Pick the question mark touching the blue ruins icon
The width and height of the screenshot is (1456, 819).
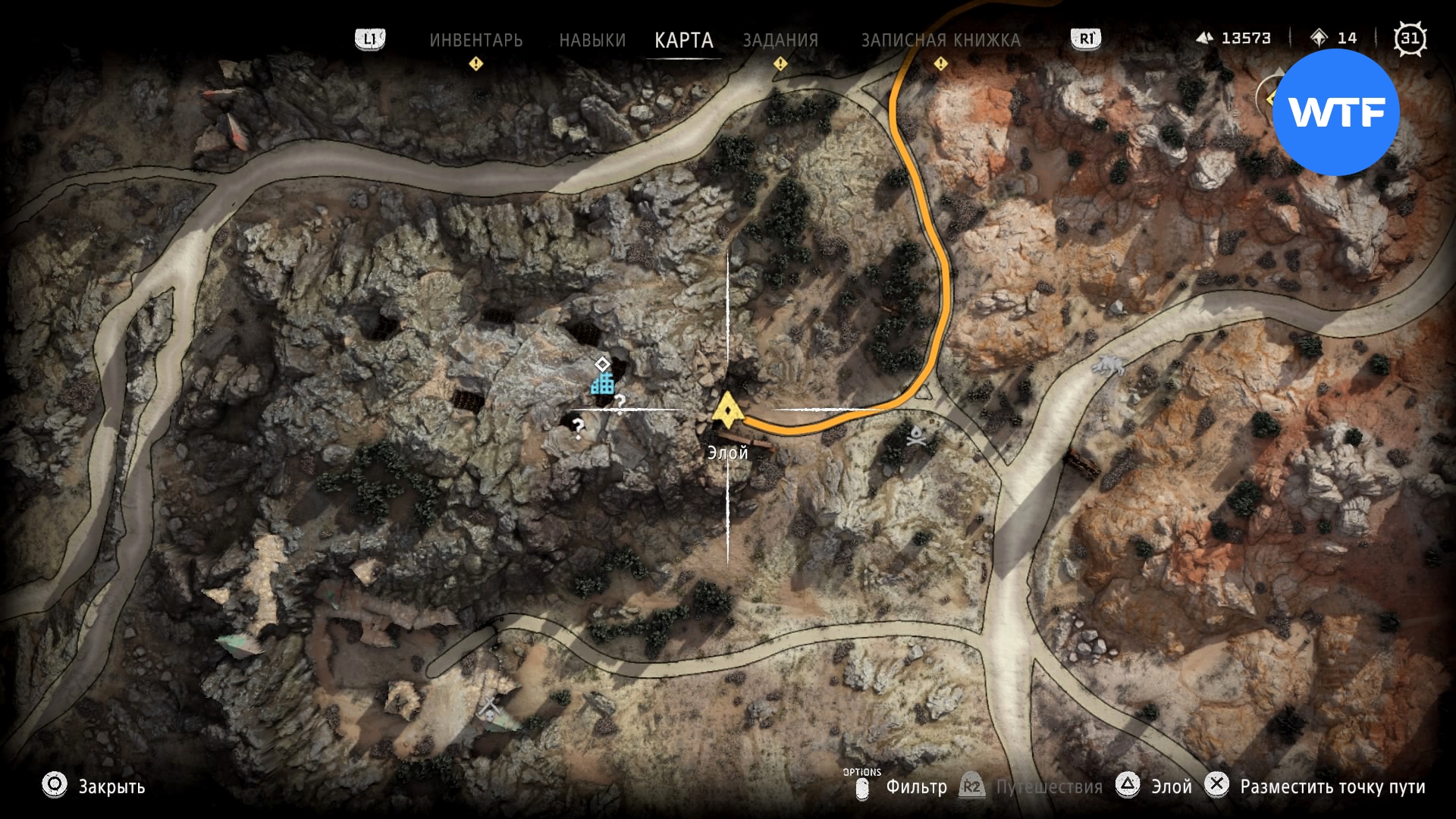pos(620,403)
